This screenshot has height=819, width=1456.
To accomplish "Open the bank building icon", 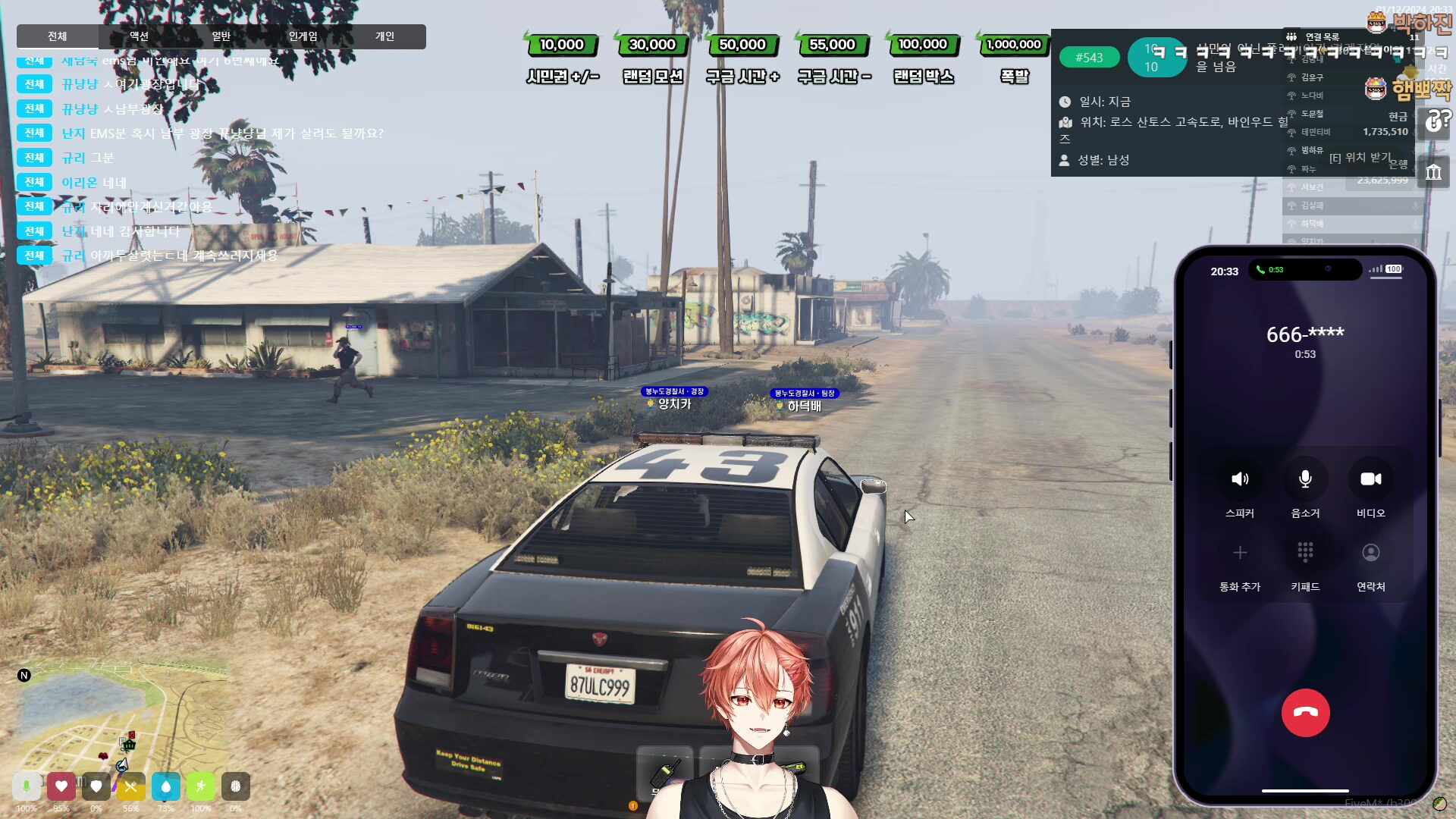I will point(1433,173).
